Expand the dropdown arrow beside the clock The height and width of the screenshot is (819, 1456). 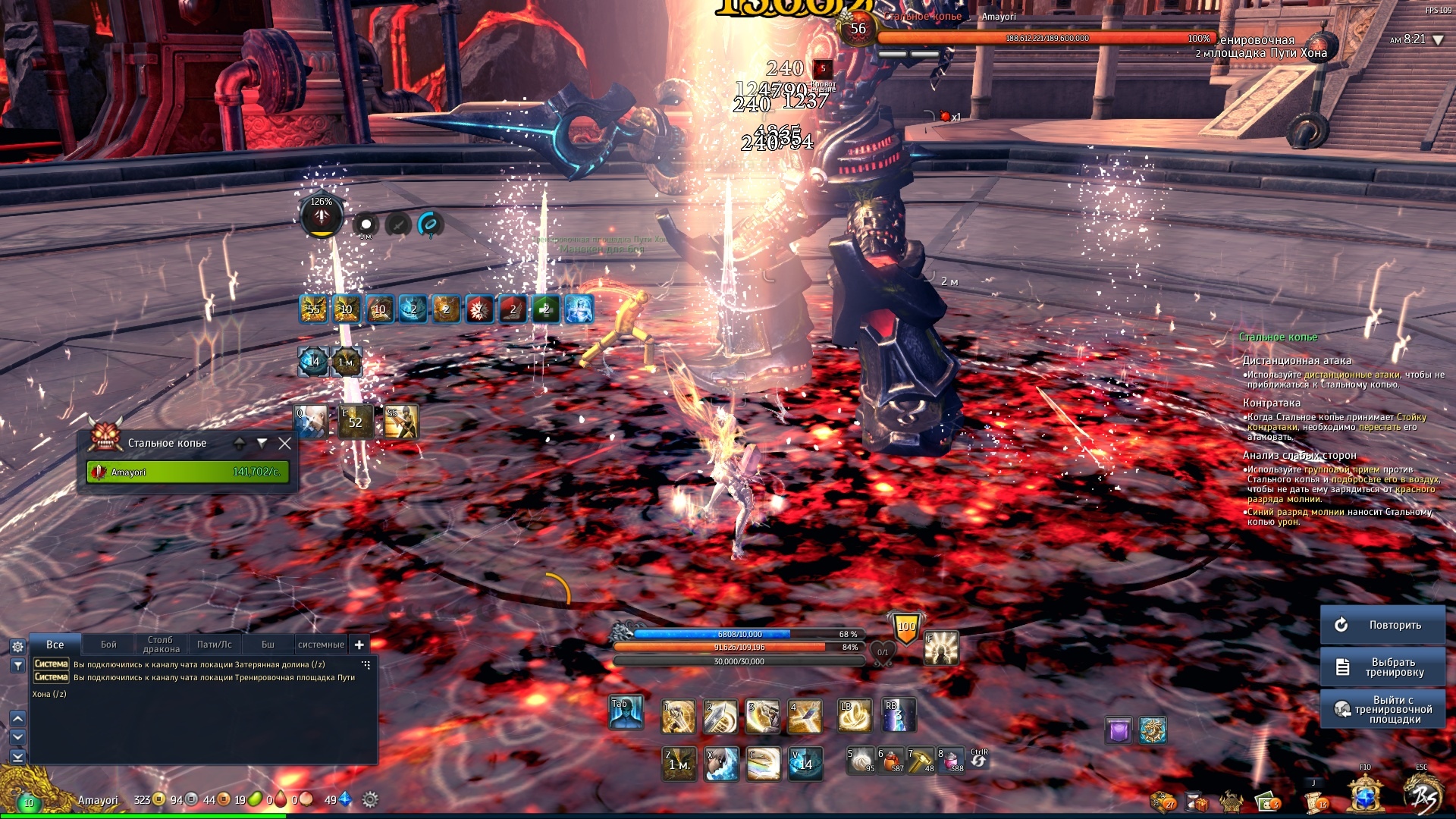click(x=1438, y=40)
